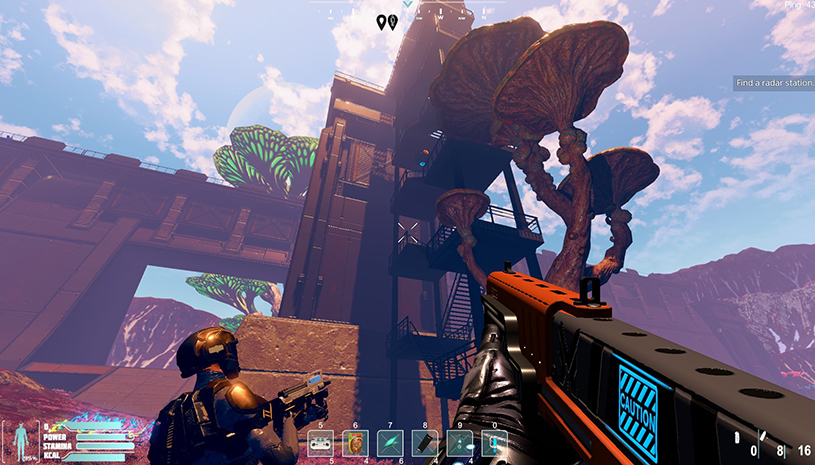Viewport: 815px width, 465px height.
Task: Open the 'Find a radar station' objective
Action: pos(774,83)
